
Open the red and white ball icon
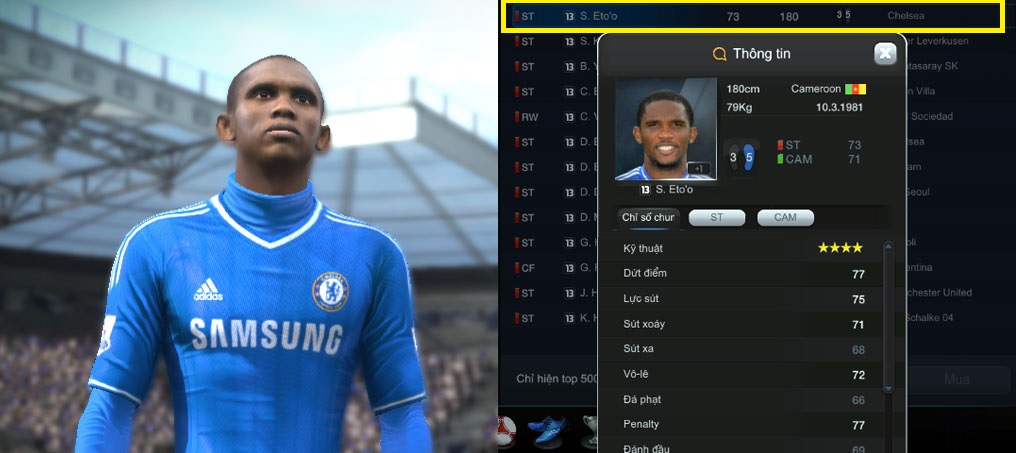pyautogui.click(x=506, y=433)
